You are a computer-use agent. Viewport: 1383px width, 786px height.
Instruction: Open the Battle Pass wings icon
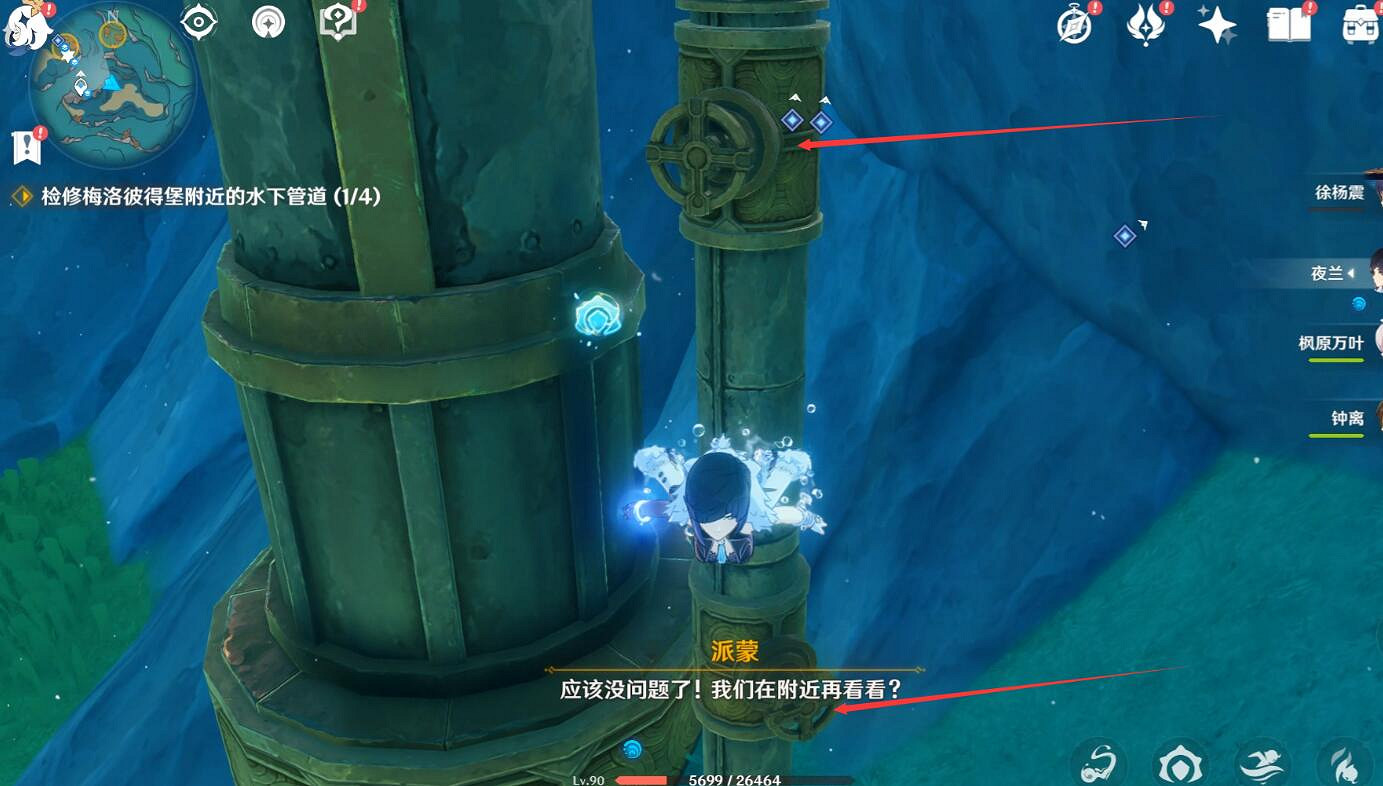1144,24
